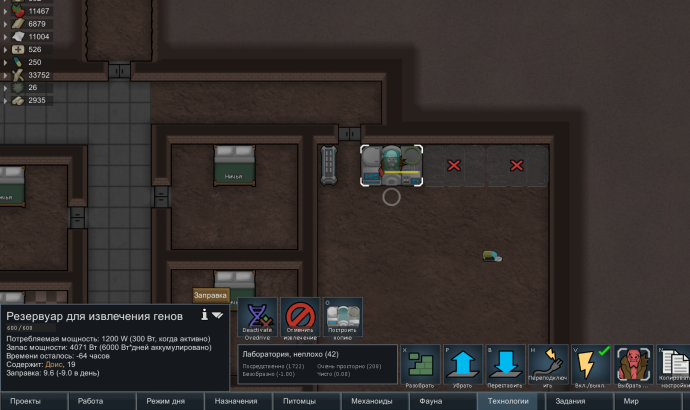Open the Технологии research tab

pyautogui.click(x=508, y=401)
